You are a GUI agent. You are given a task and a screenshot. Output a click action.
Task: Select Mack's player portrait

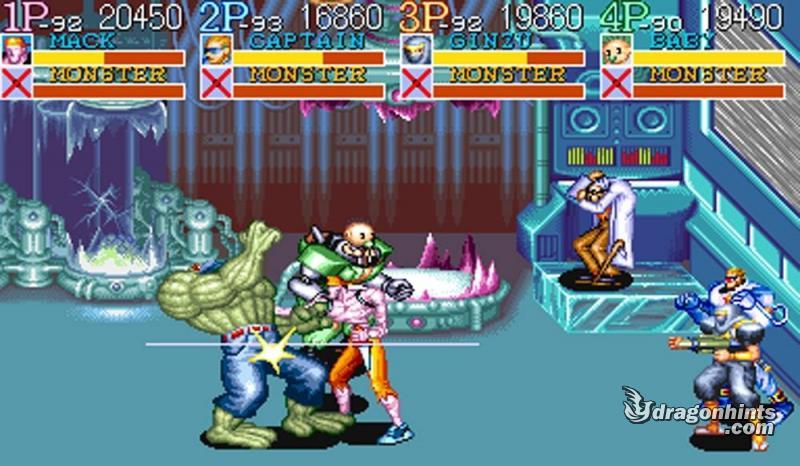(17, 50)
